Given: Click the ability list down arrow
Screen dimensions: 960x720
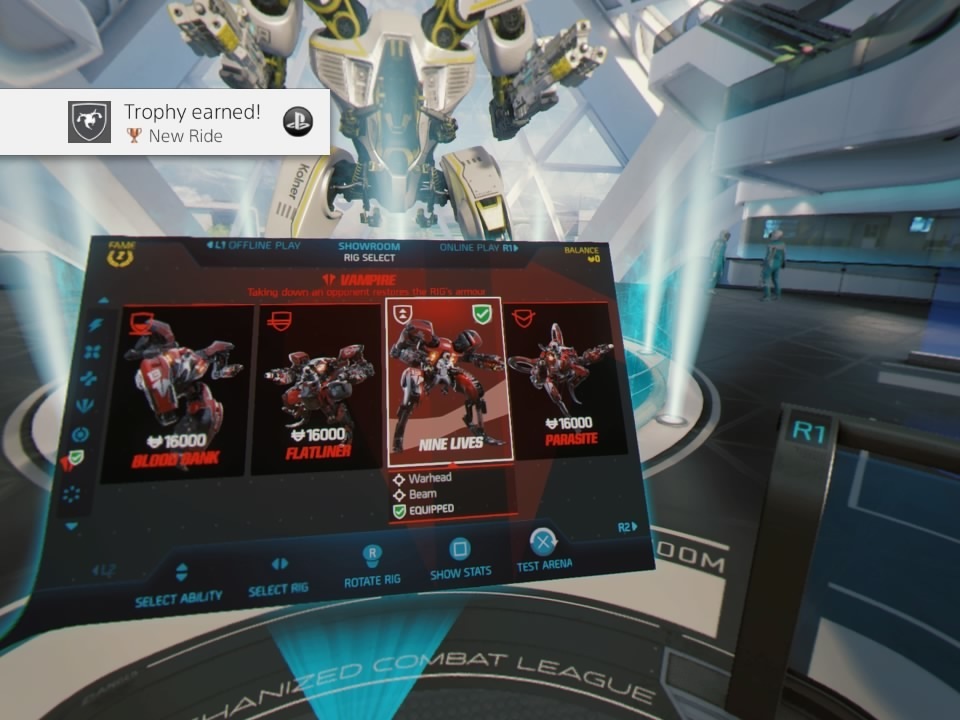Looking at the screenshot, I should point(71,526).
